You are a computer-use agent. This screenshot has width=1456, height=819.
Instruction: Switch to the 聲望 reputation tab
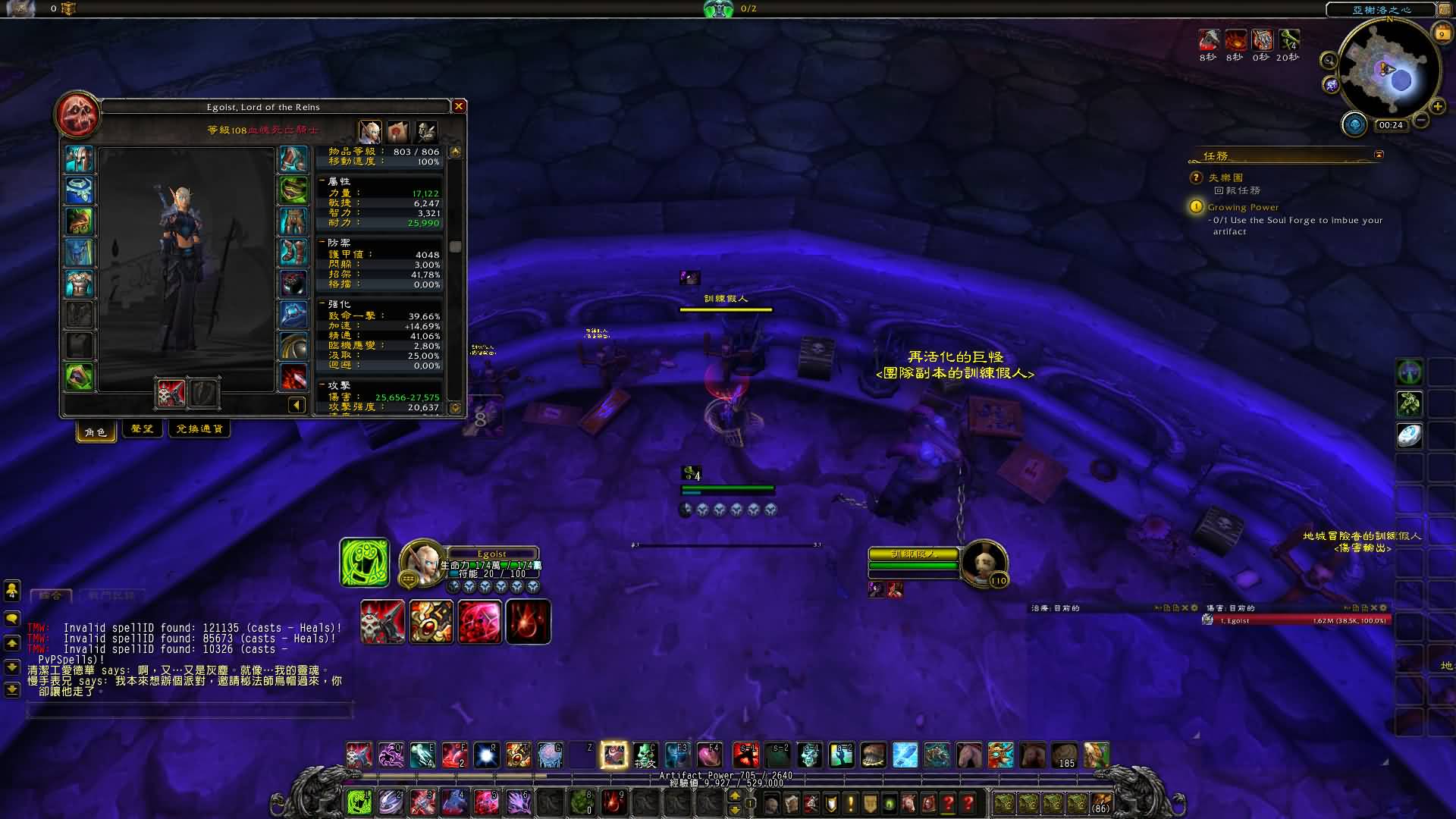point(143,429)
